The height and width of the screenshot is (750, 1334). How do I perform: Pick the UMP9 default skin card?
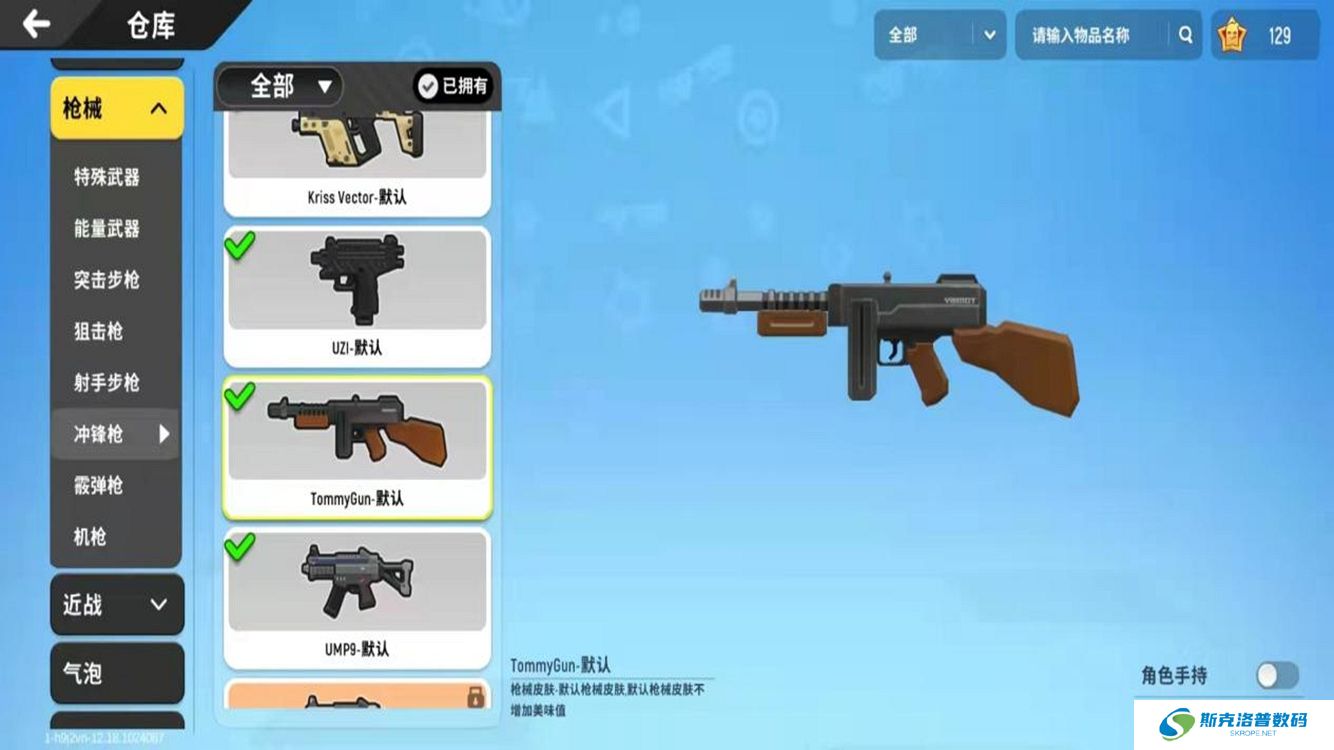(357, 598)
